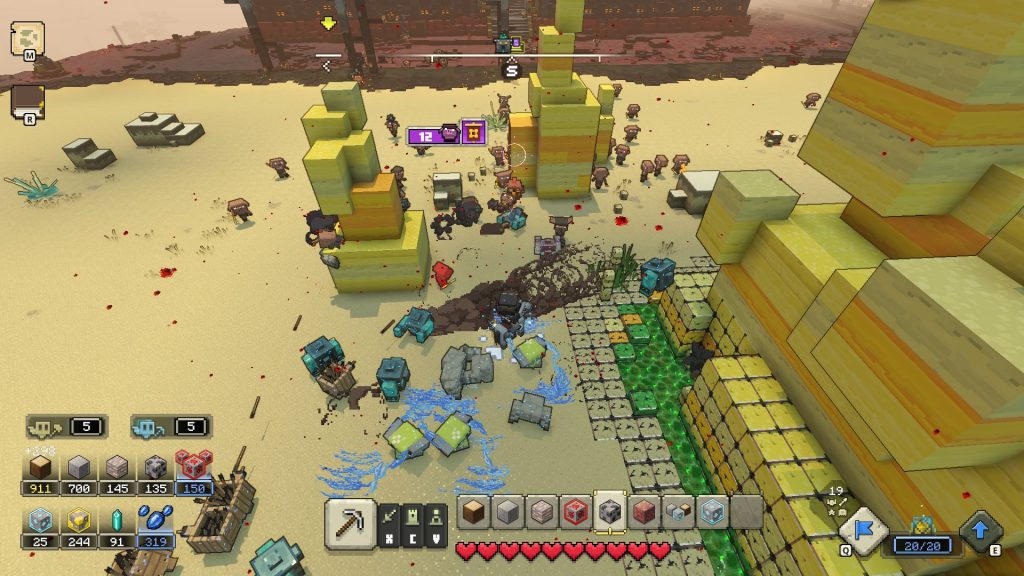Select the pickaxe gather tool
This screenshot has width=1024, height=576.
pyautogui.click(x=350, y=523)
